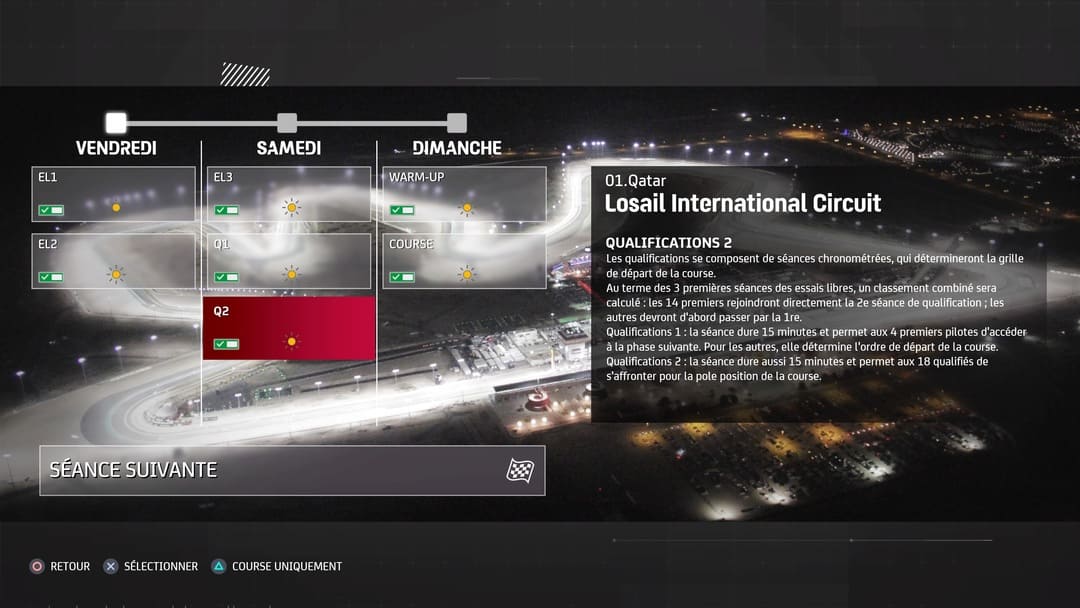The height and width of the screenshot is (608, 1080).
Task: Select the Q1 qualifying session
Action: tap(289, 260)
